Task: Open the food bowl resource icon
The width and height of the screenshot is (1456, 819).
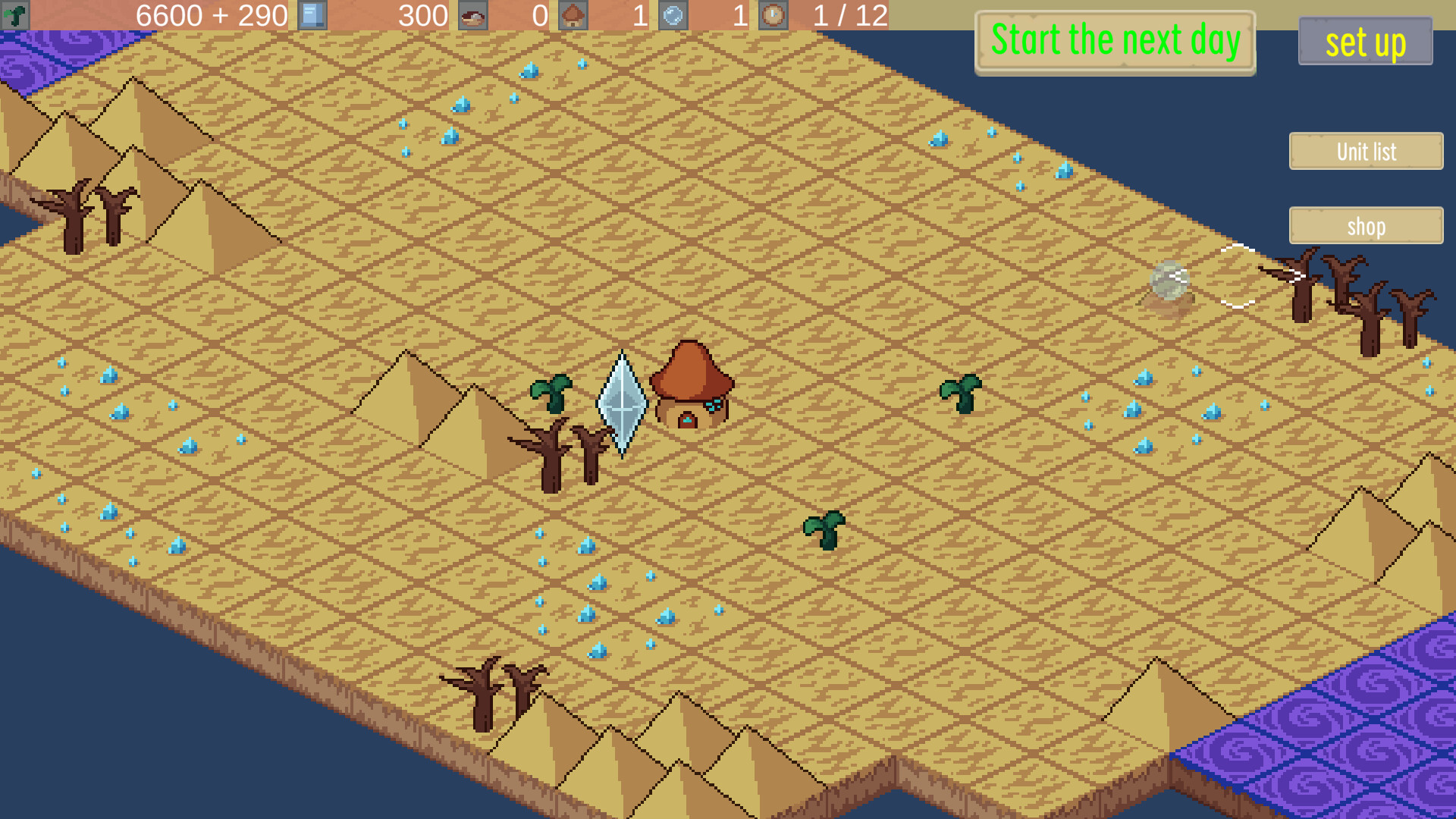Action: pos(472,15)
